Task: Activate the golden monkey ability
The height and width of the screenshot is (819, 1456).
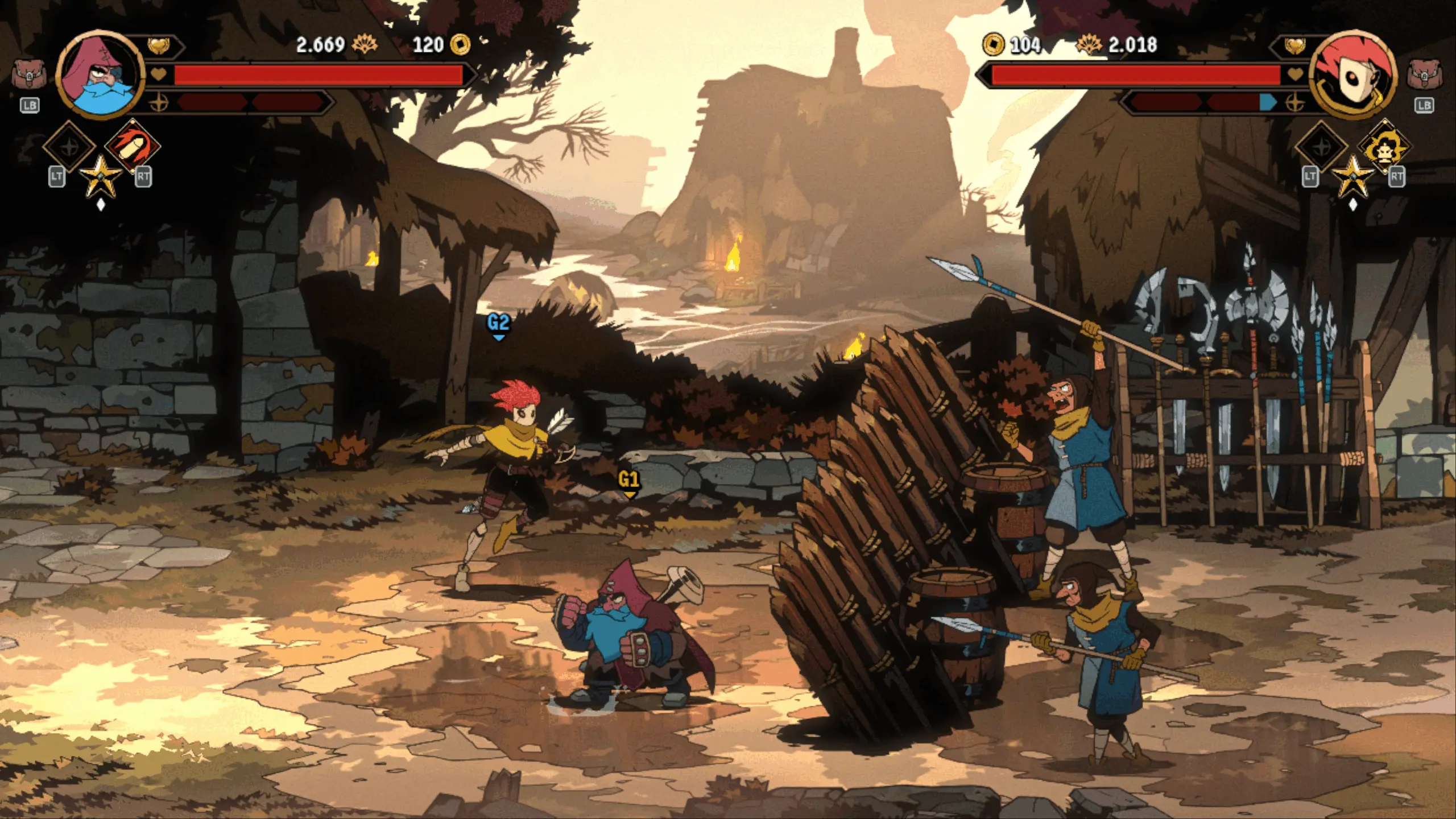Action: (x=1384, y=146)
